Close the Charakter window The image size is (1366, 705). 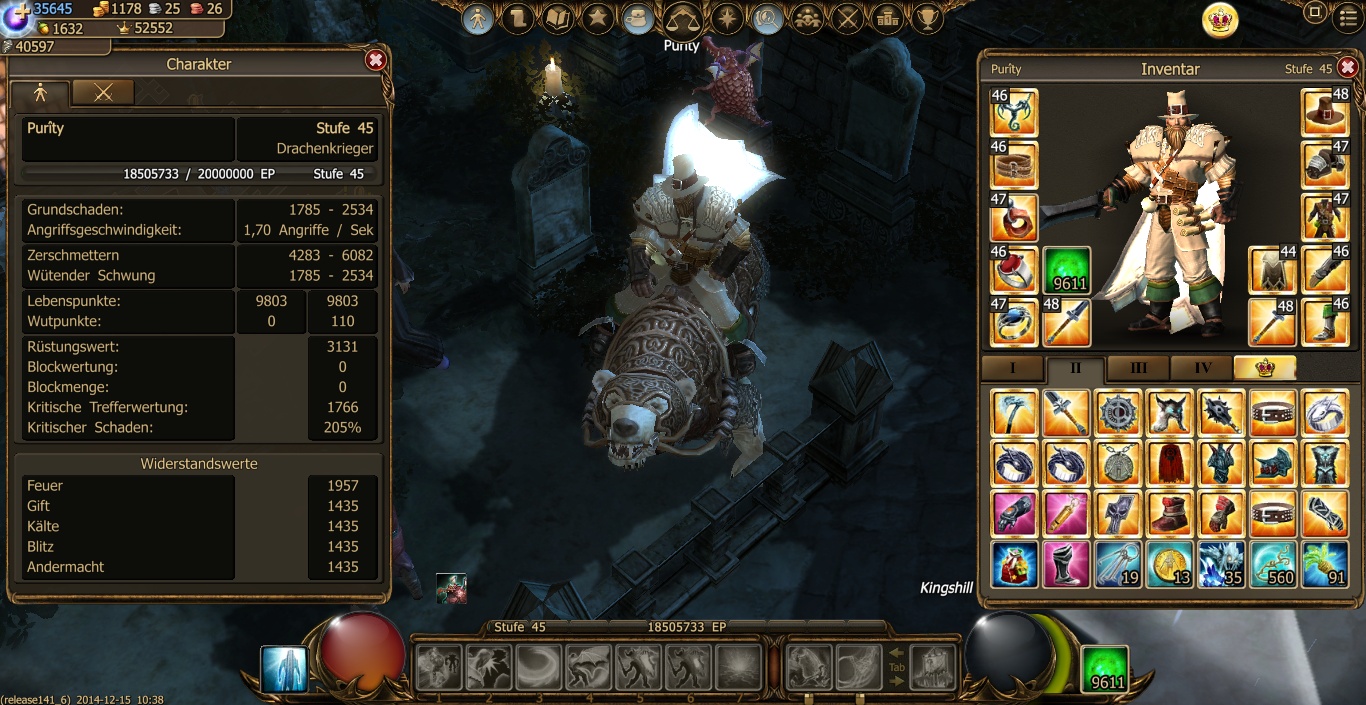pyautogui.click(x=376, y=61)
